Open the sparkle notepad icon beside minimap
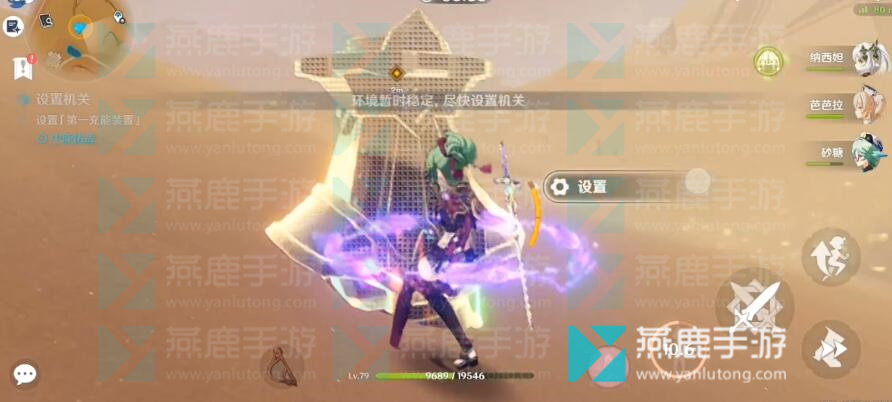 [x=13, y=26]
